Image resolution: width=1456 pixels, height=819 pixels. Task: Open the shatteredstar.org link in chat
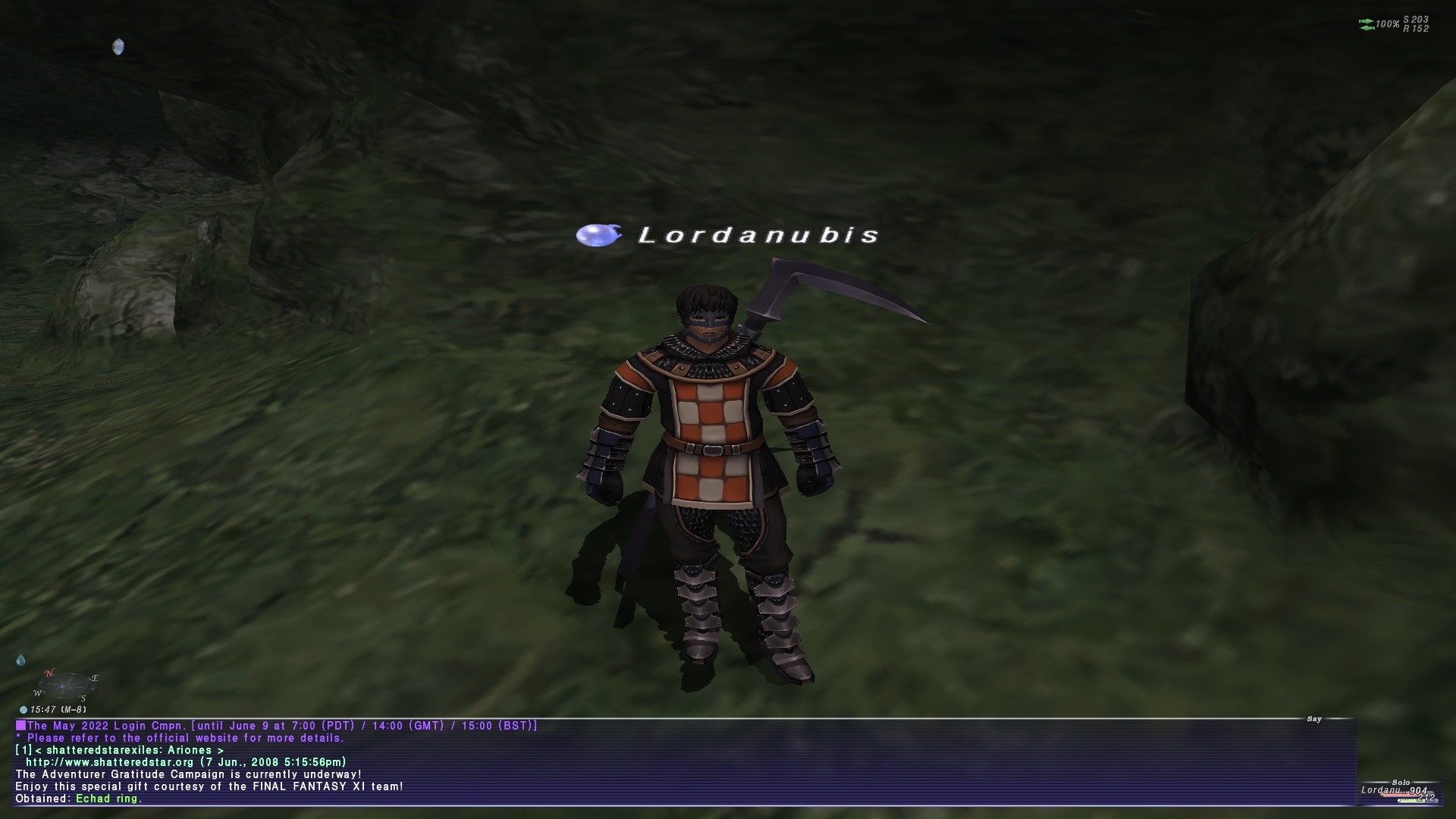point(110,762)
